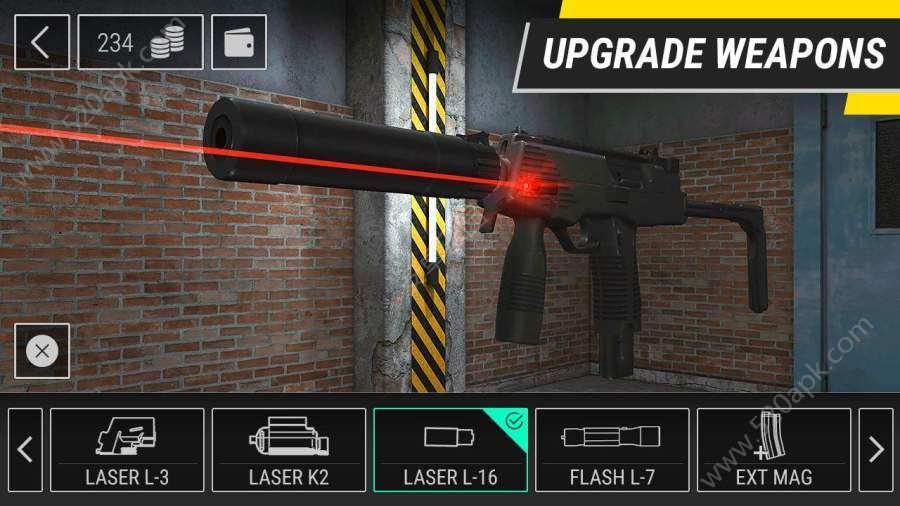Show more attachments with right arrow

(x=876, y=450)
